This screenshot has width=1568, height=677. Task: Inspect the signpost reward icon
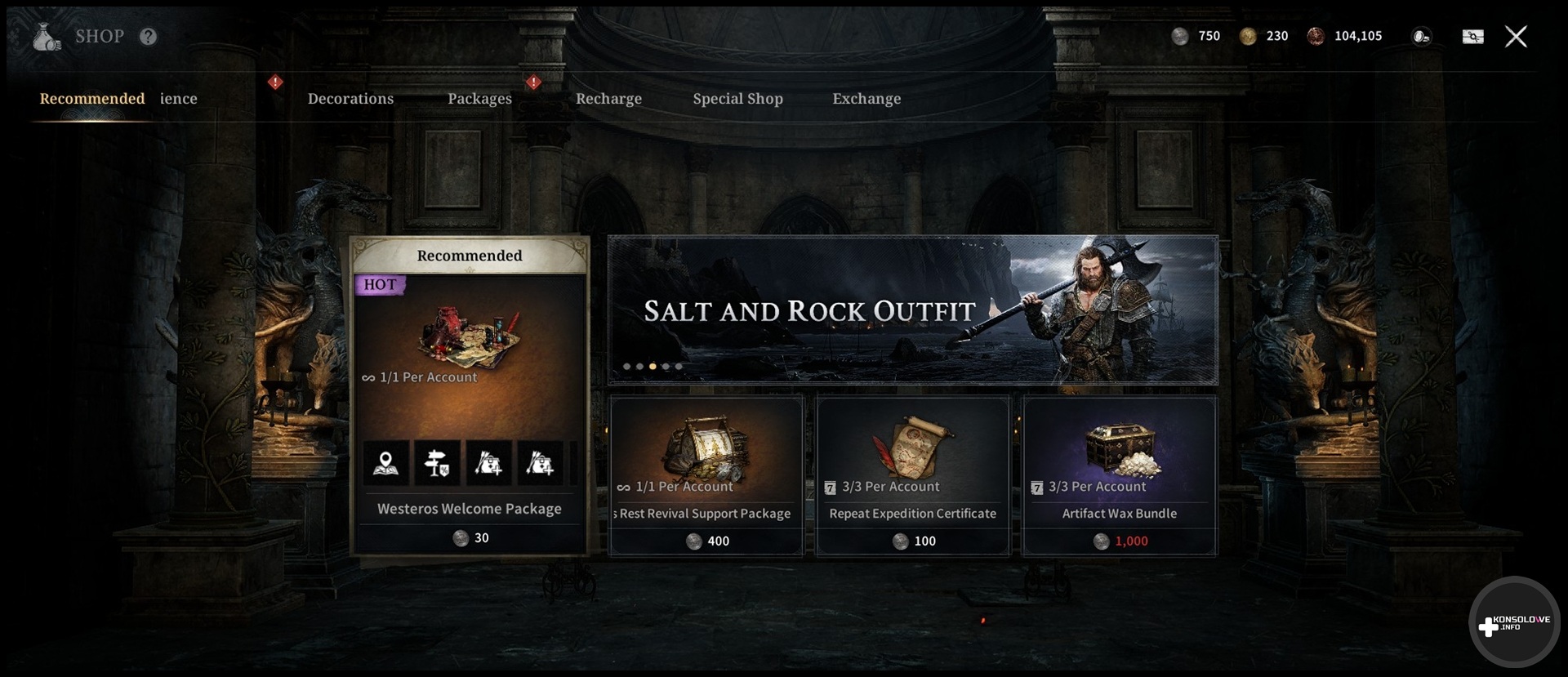437,464
